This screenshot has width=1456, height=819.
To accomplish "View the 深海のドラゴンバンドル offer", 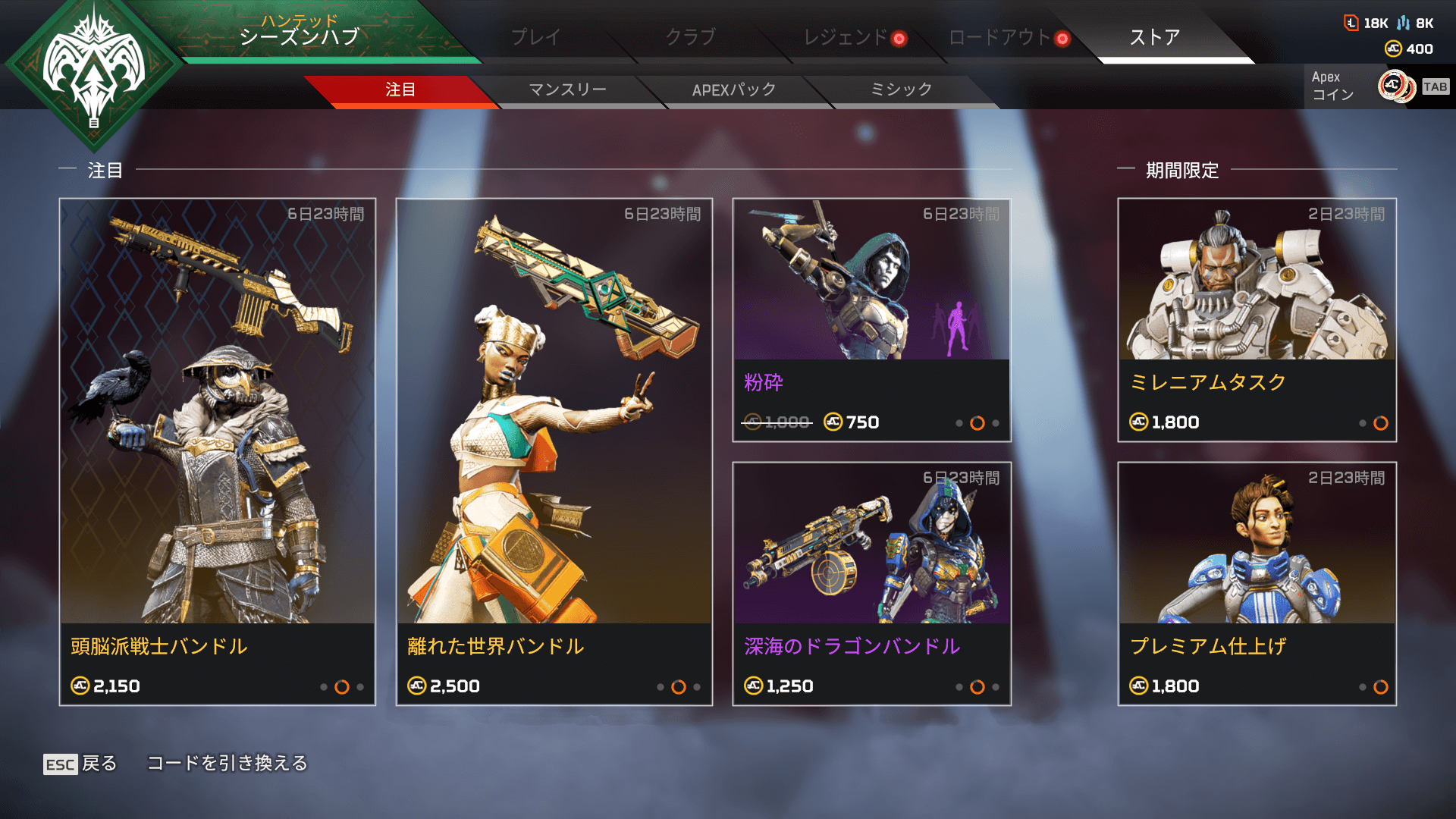I will click(x=871, y=583).
